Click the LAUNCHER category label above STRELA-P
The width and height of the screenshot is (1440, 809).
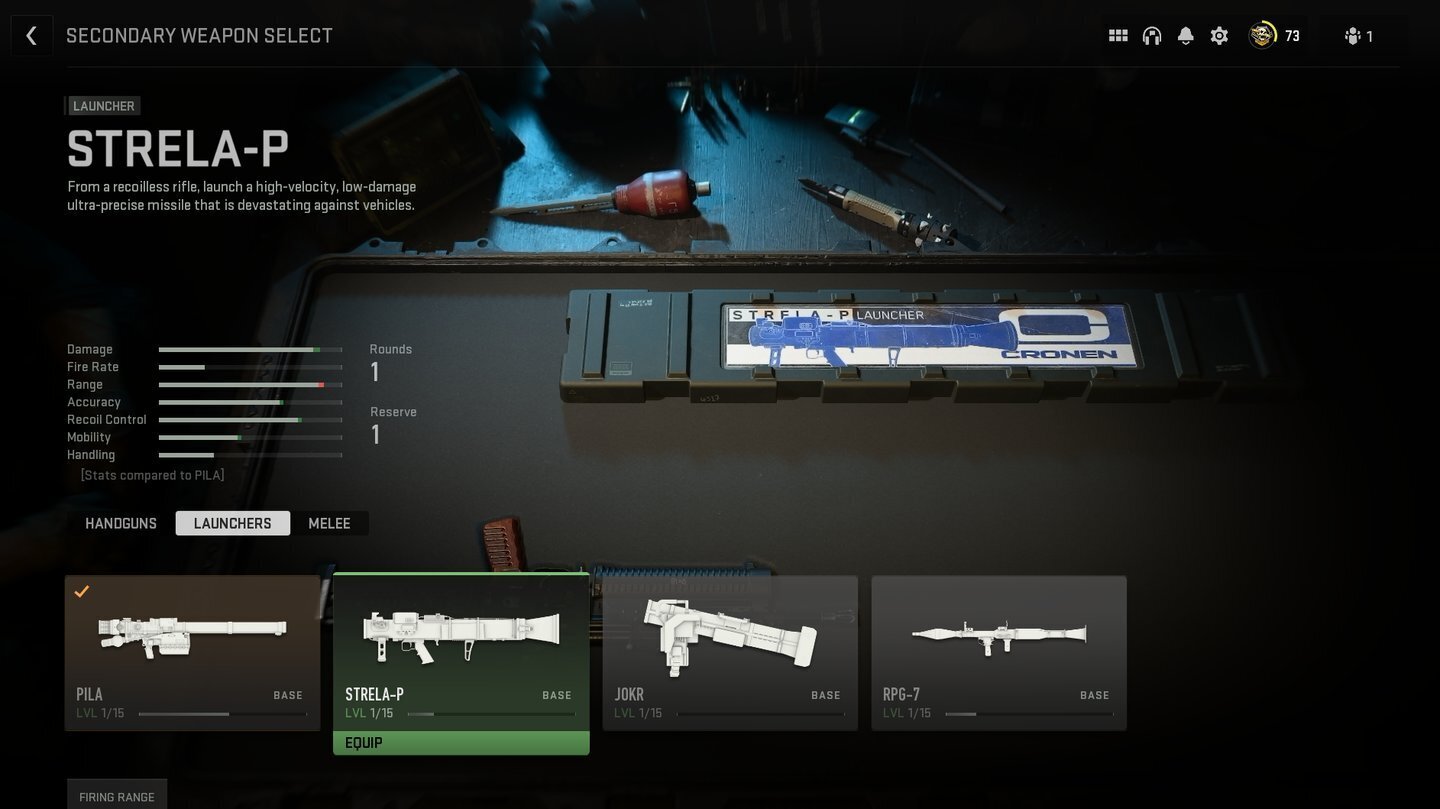(x=103, y=105)
